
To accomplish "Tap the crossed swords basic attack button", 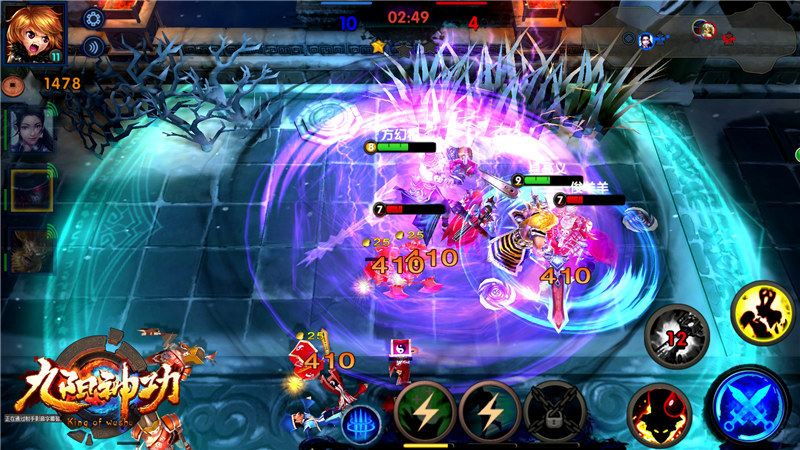I will pyautogui.click(x=752, y=404).
